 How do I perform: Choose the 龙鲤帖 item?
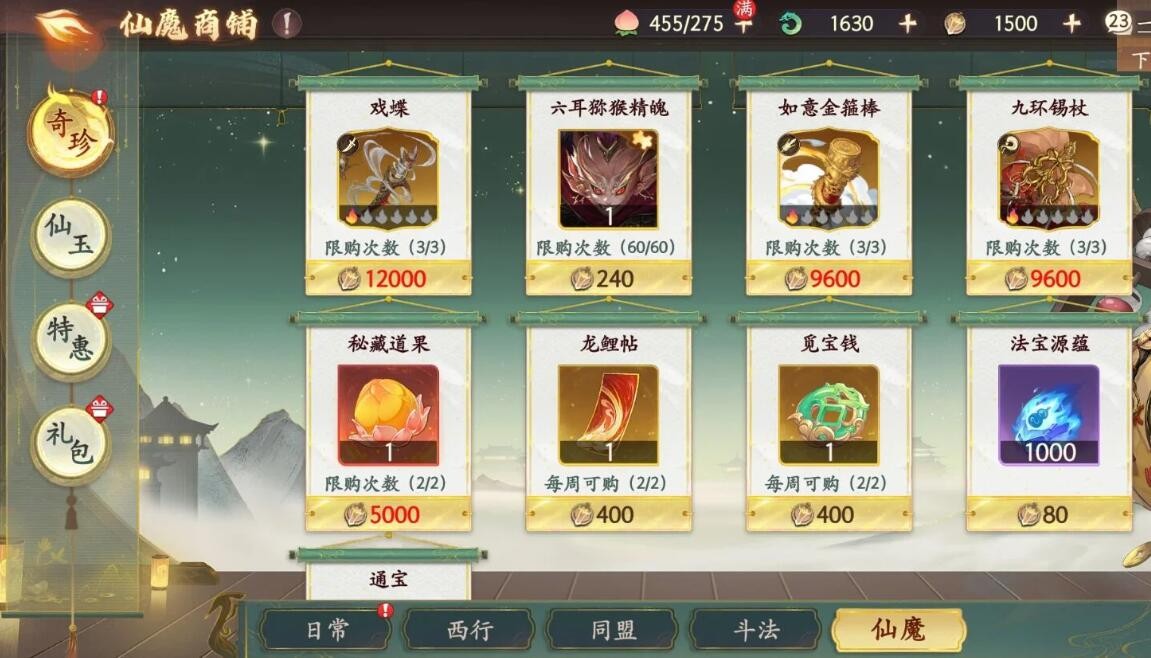pos(608,415)
